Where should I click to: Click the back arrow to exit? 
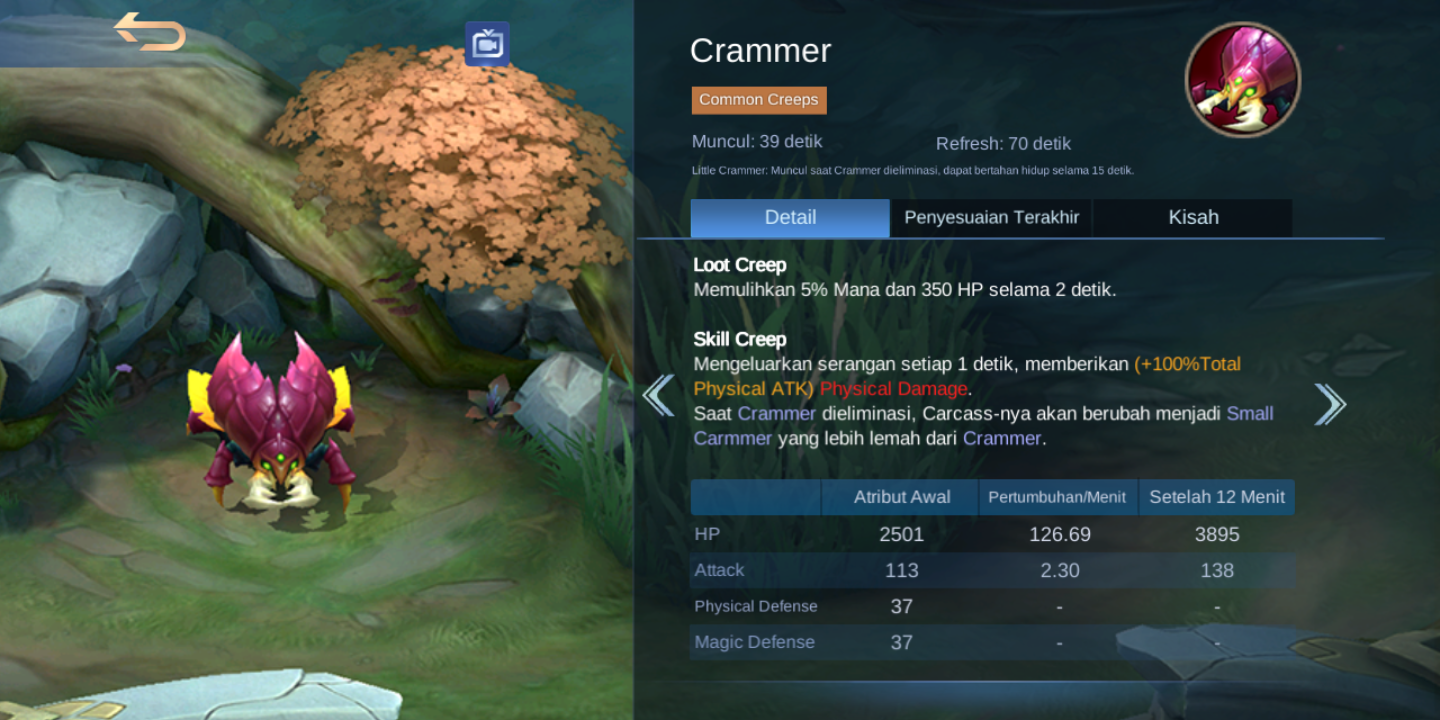[150, 33]
